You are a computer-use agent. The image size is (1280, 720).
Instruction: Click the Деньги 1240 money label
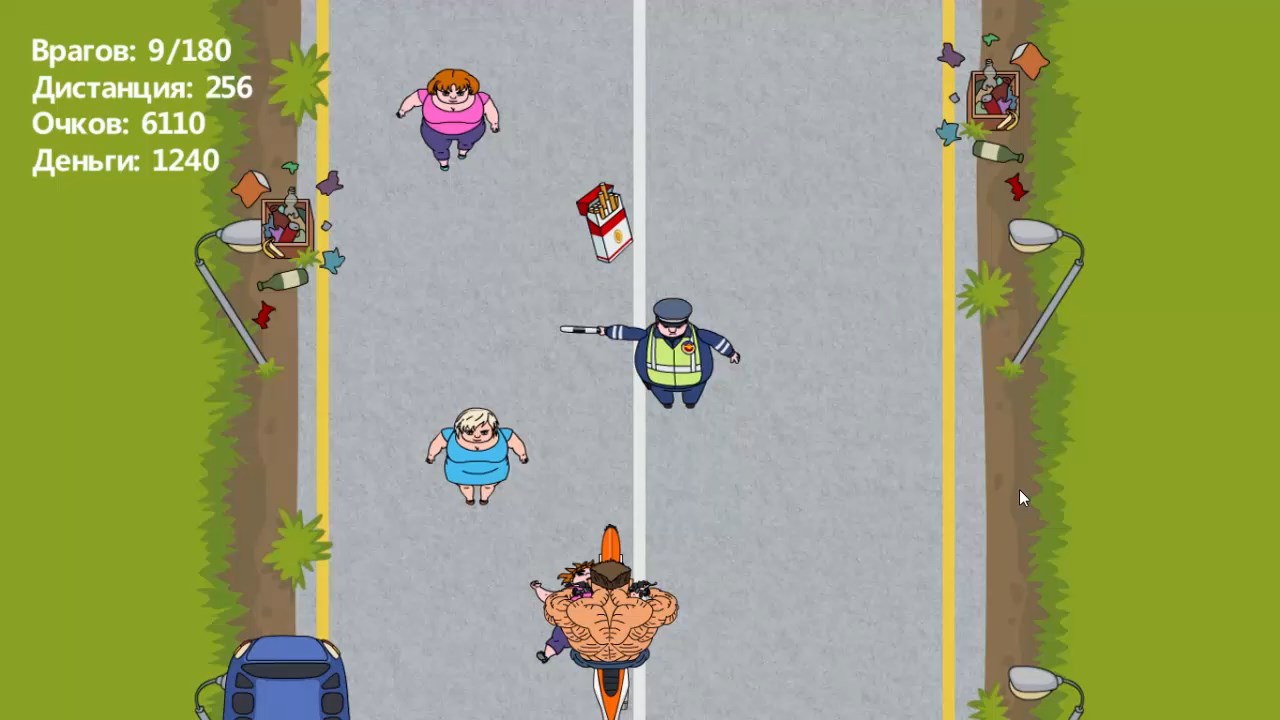pos(126,161)
